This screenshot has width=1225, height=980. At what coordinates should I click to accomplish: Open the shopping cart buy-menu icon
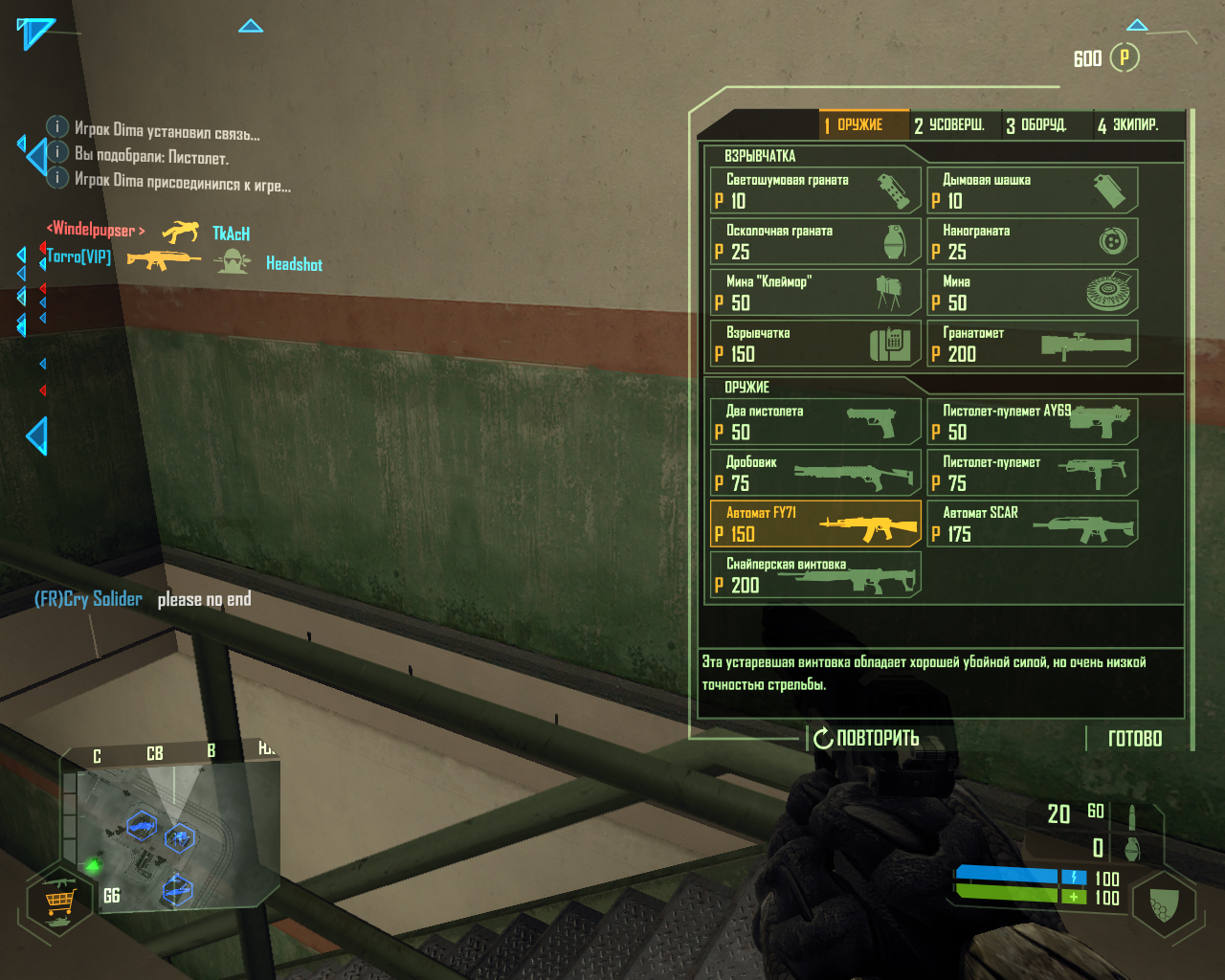pyautogui.click(x=59, y=902)
